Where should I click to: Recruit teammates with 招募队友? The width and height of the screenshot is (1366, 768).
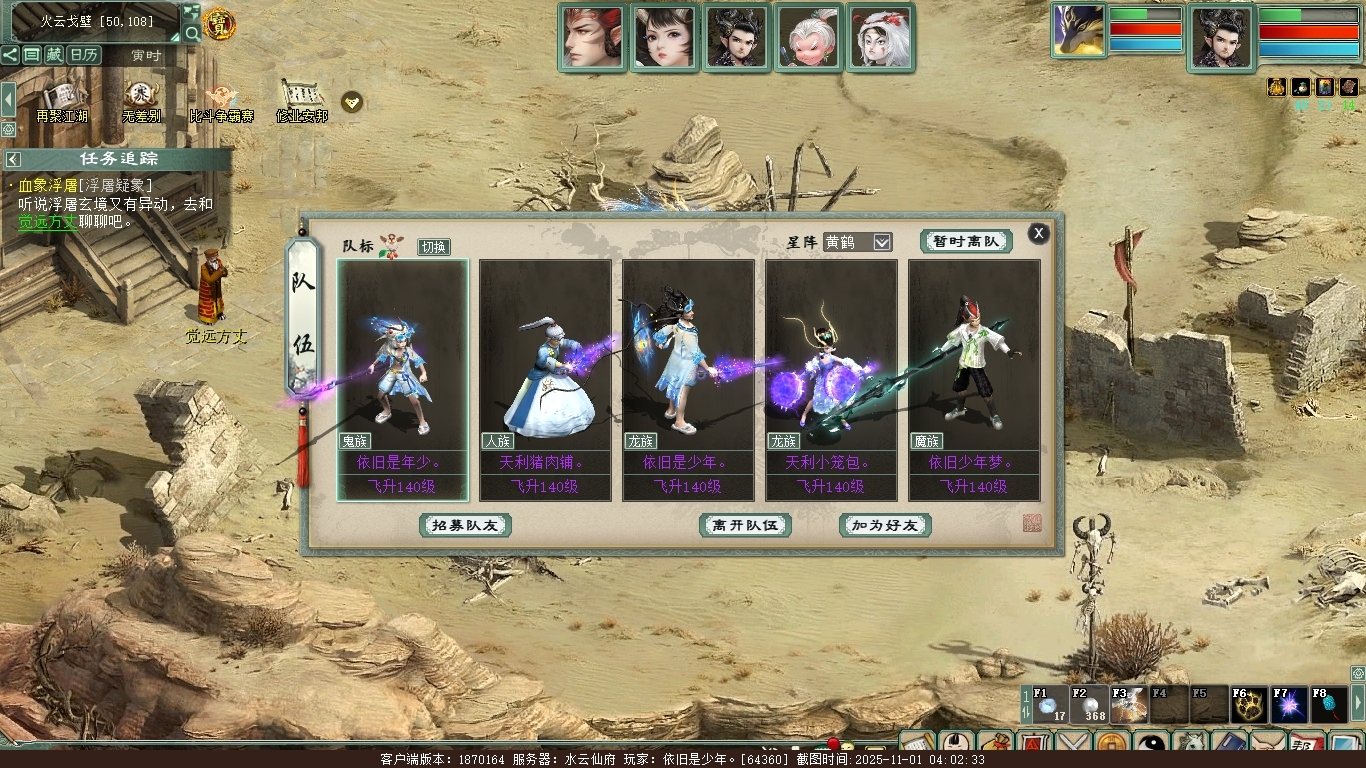(x=465, y=525)
